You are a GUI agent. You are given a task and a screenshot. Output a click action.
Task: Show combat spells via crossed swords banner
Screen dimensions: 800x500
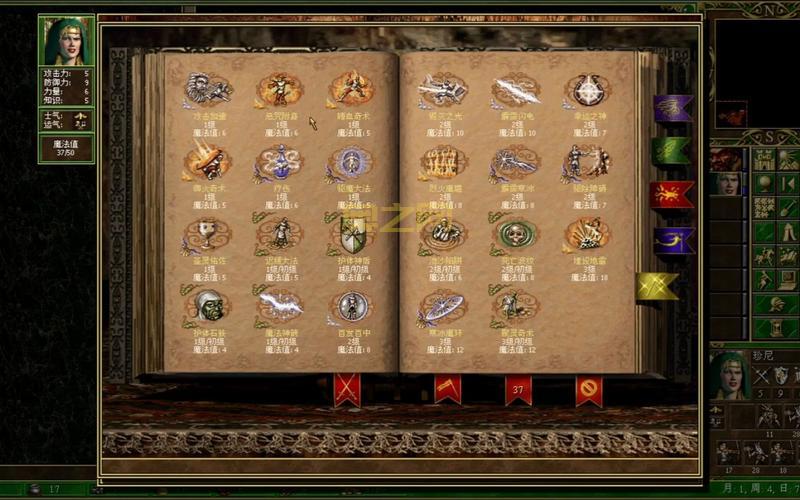click(347, 388)
